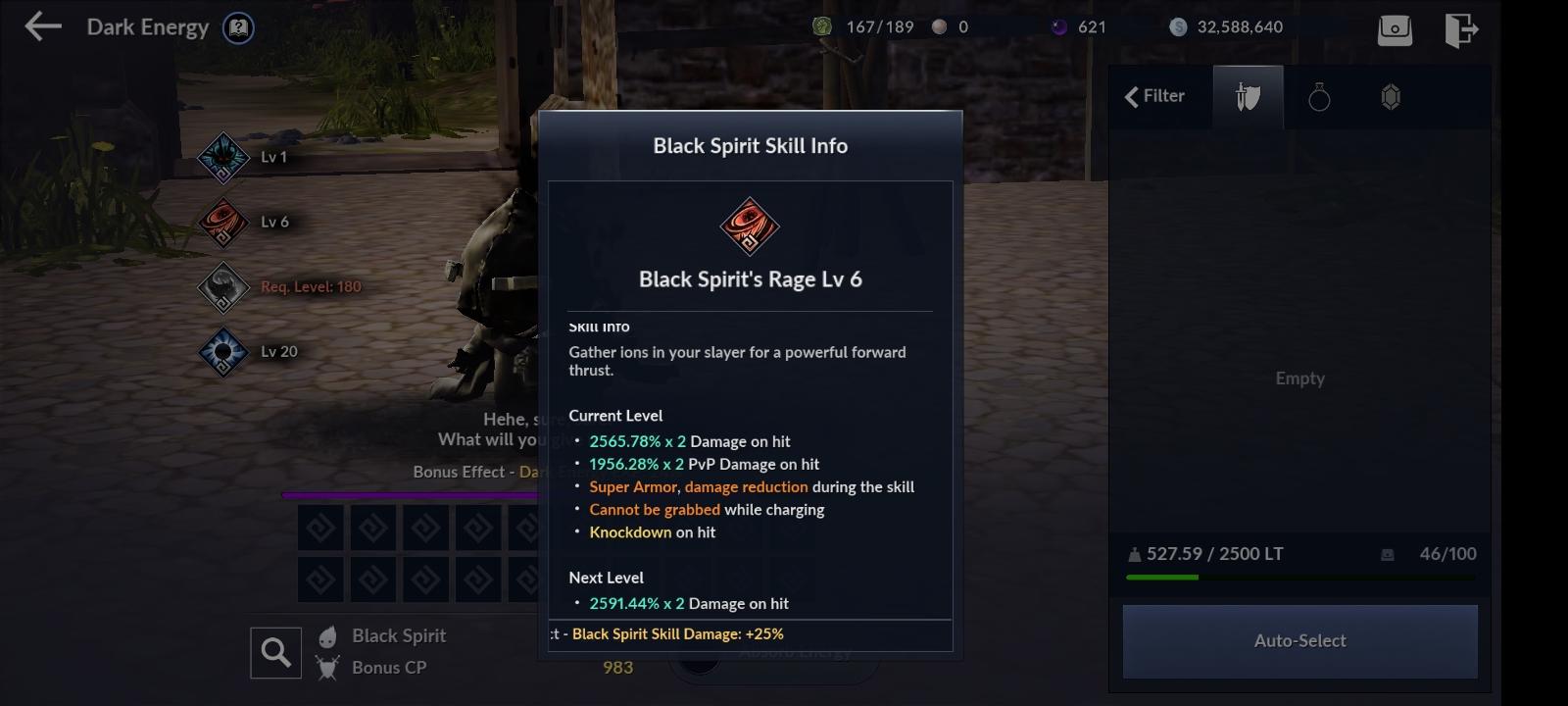This screenshot has width=1568, height=706.
Task: Tap the magnifying glass search icon
Action: (274, 651)
